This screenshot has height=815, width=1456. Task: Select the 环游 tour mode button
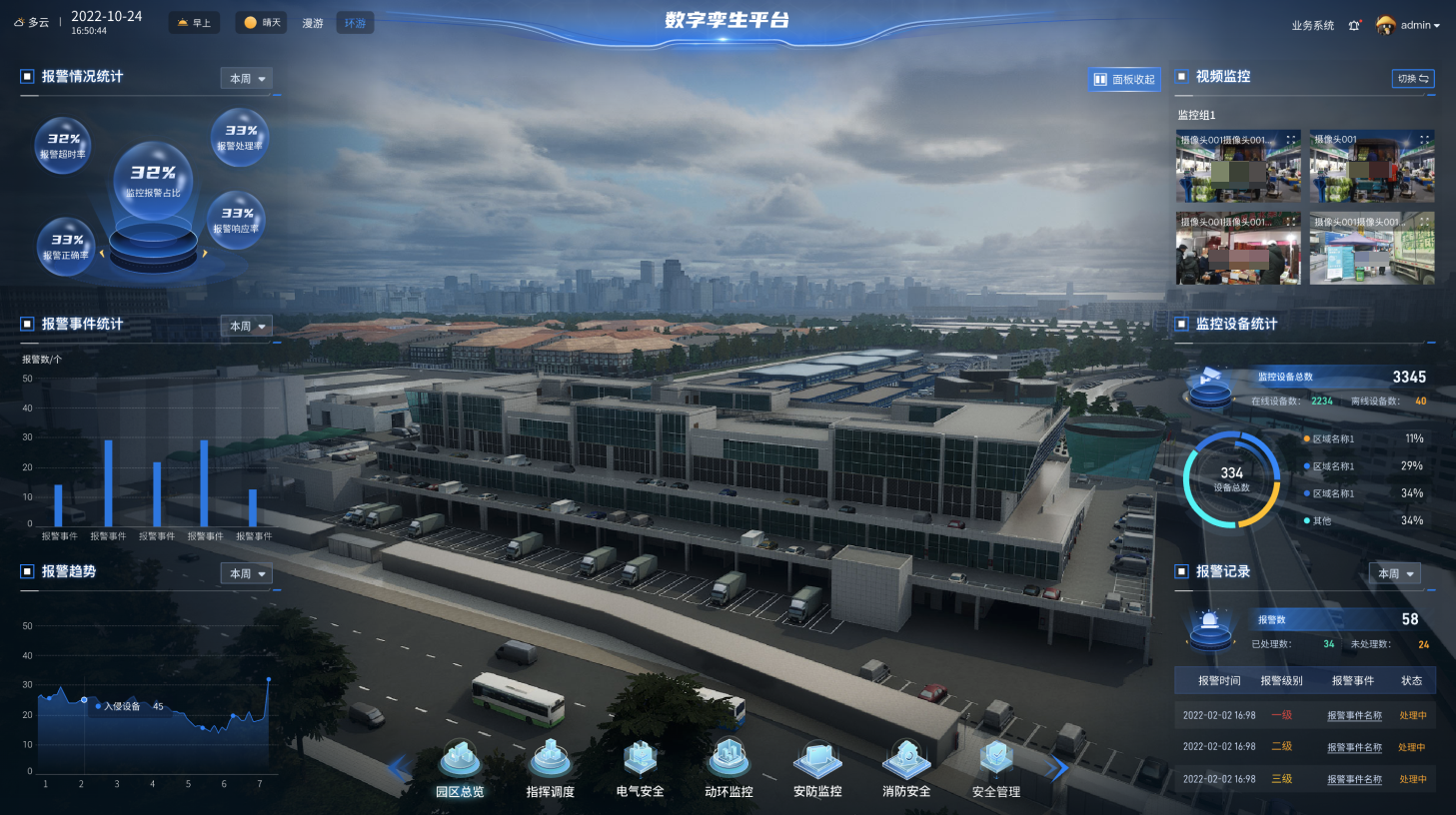click(x=356, y=23)
